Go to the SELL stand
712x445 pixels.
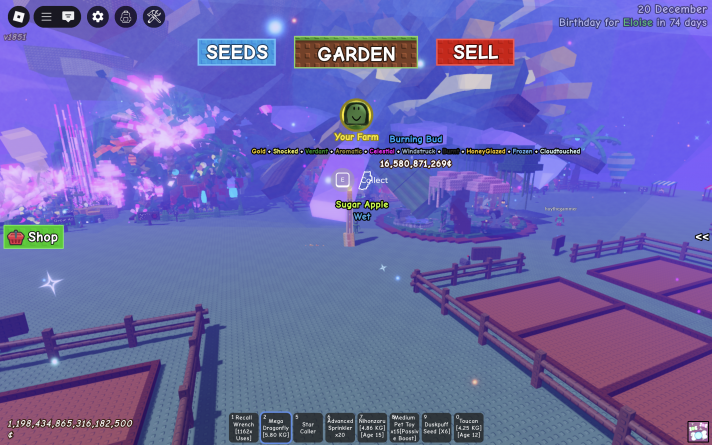475,53
